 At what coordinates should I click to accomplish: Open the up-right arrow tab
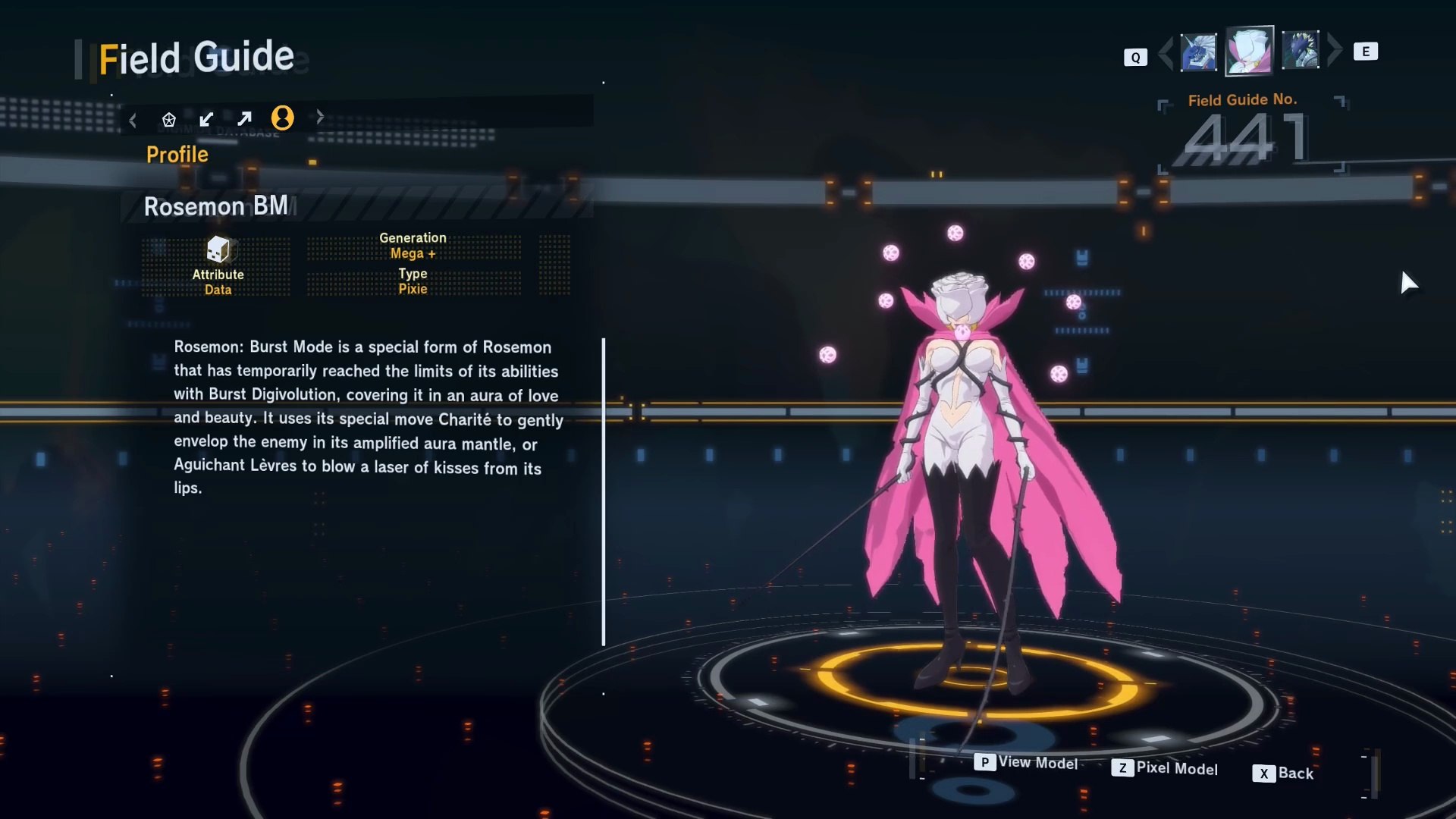click(244, 119)
